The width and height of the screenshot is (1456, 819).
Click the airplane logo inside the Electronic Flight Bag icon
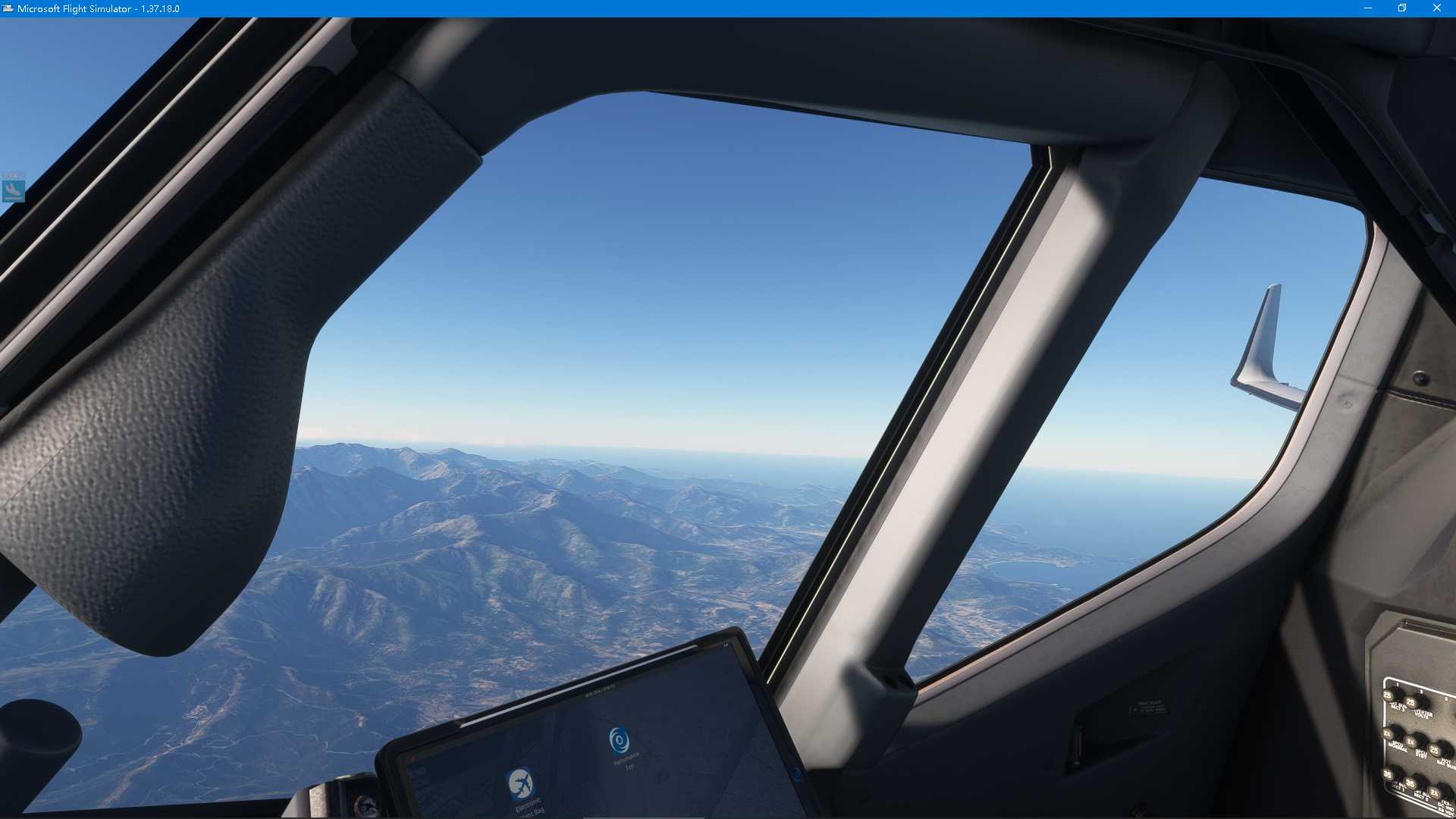[x=521, y=783]
